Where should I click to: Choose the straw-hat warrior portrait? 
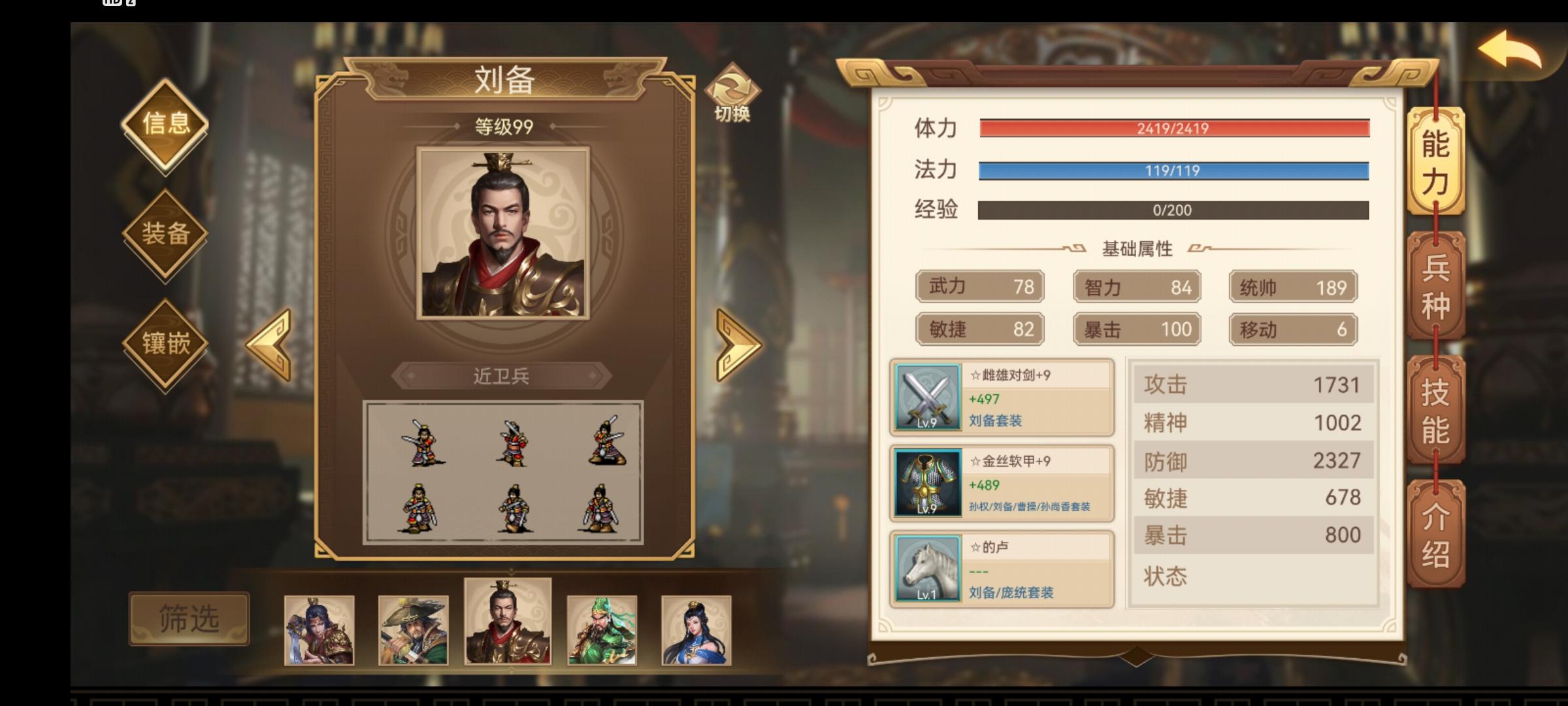click(x=413, y=630)
